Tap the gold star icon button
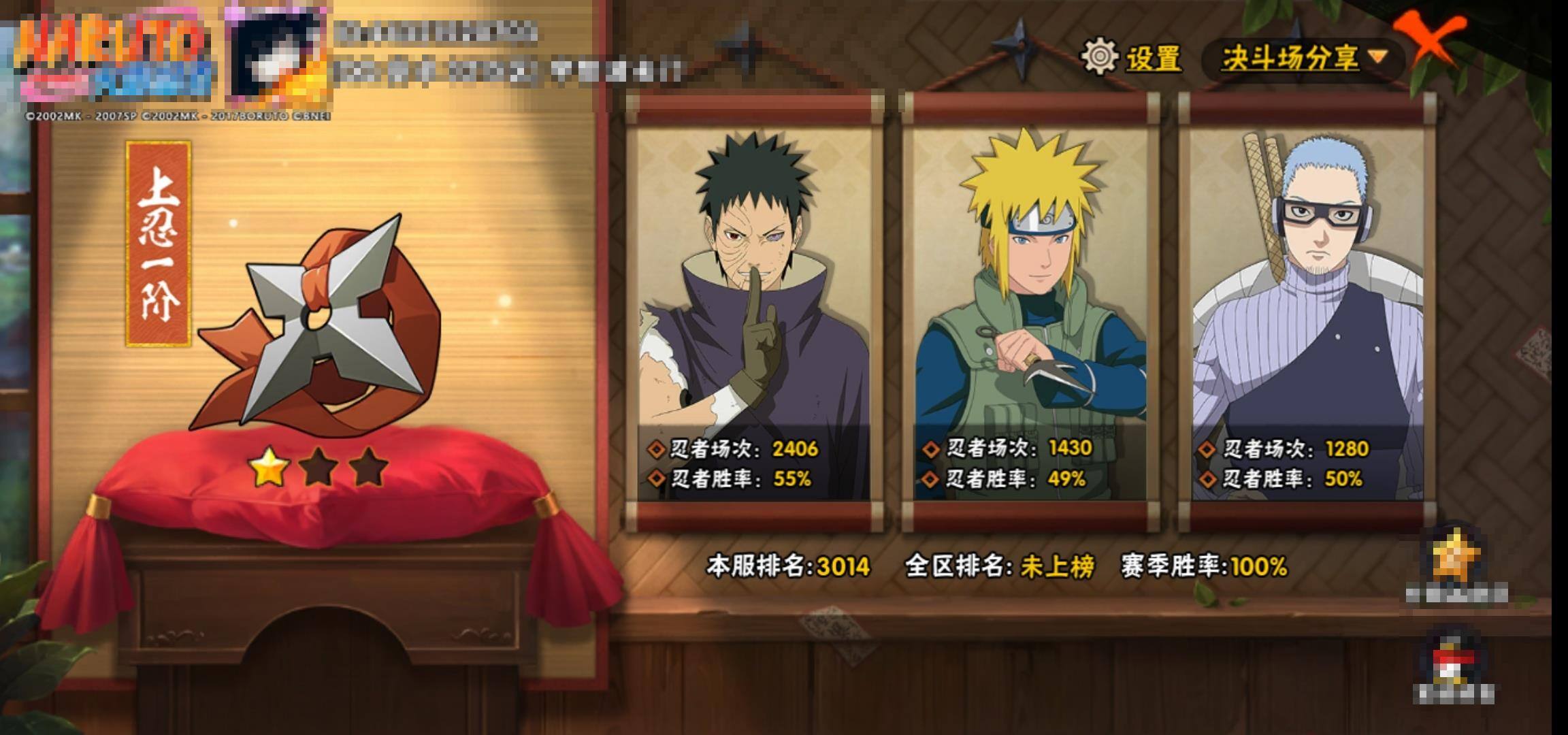1568x735 pixels. click(1456, 558)
